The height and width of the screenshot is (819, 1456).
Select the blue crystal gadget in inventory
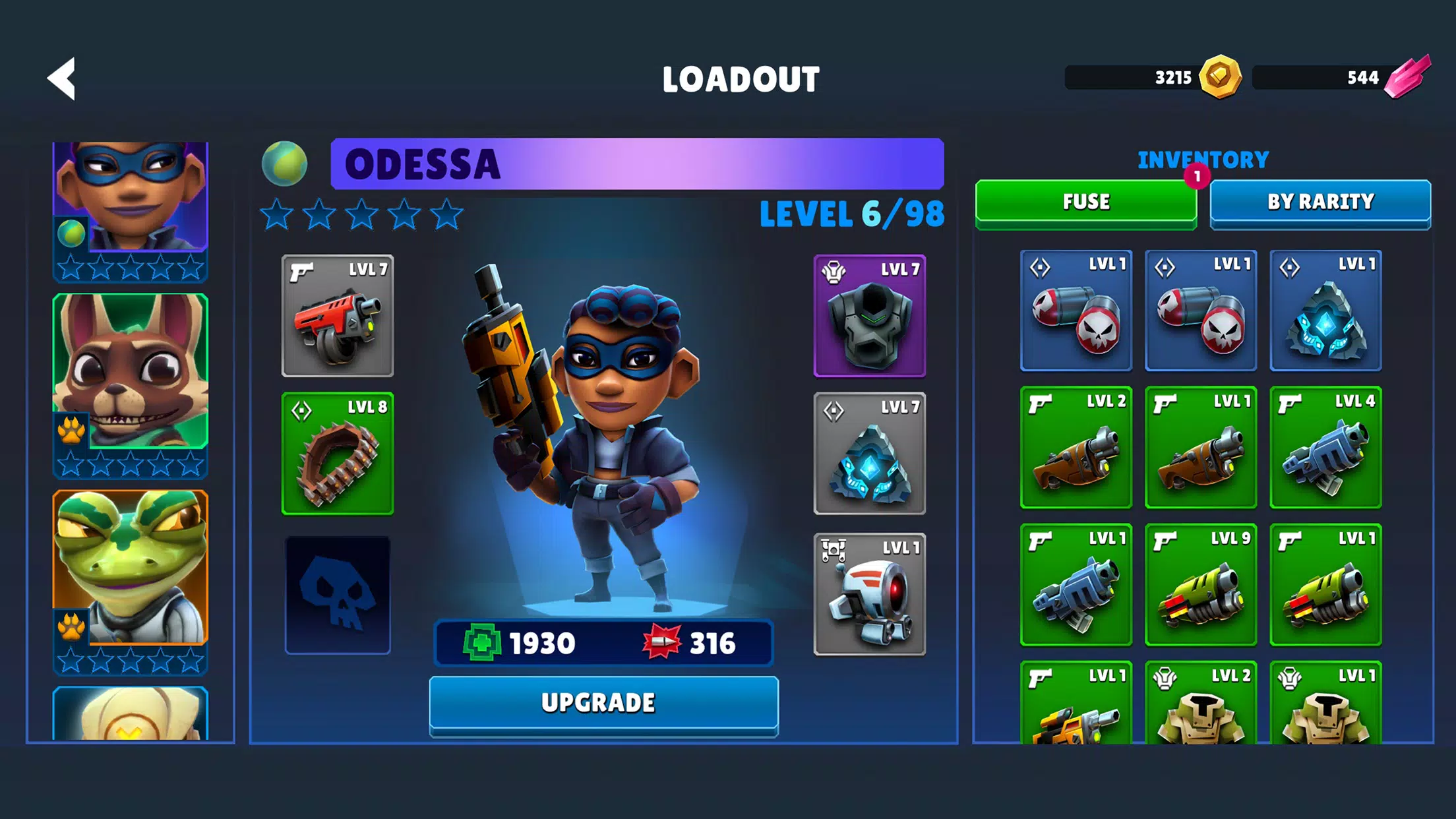[1325, 311]
